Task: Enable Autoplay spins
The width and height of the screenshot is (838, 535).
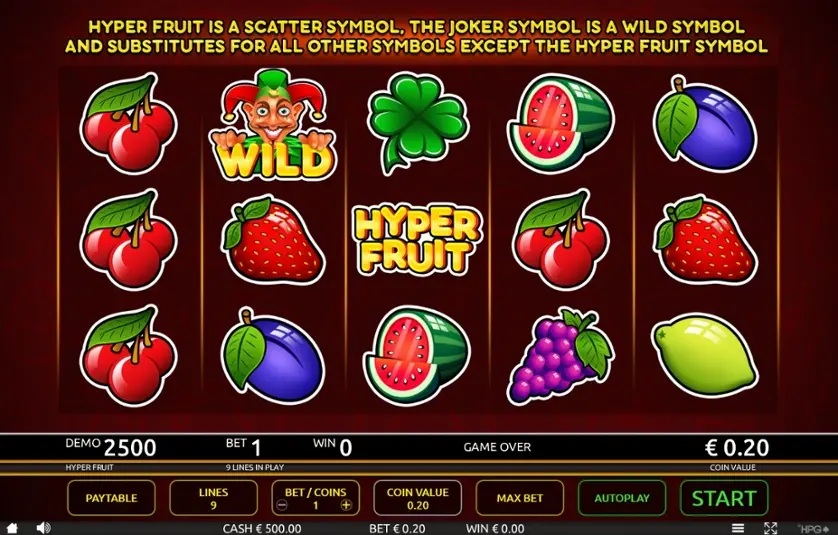Action: point(621,497)
